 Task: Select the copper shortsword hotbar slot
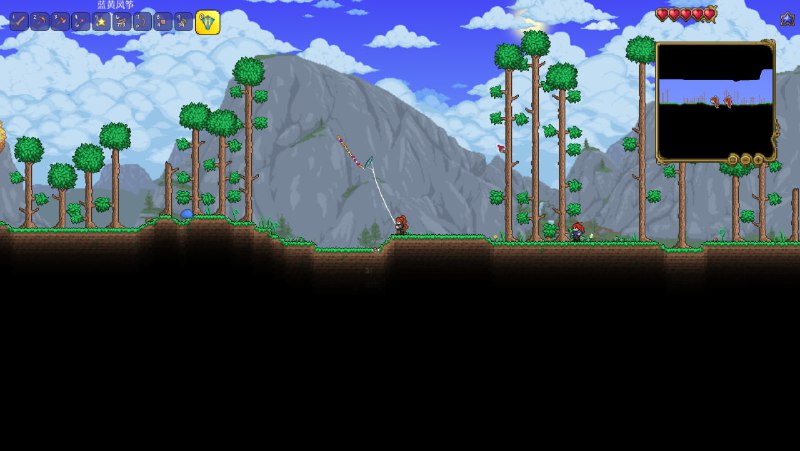click(x=19, y=21)
